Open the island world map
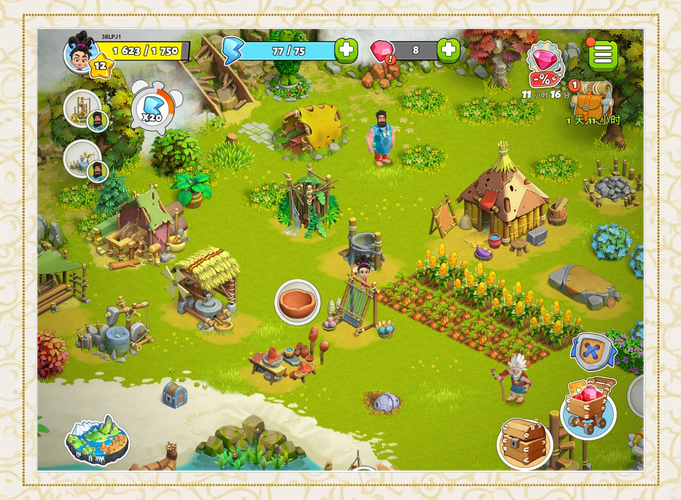Screen dimensions: 681x500 (97, 439)
